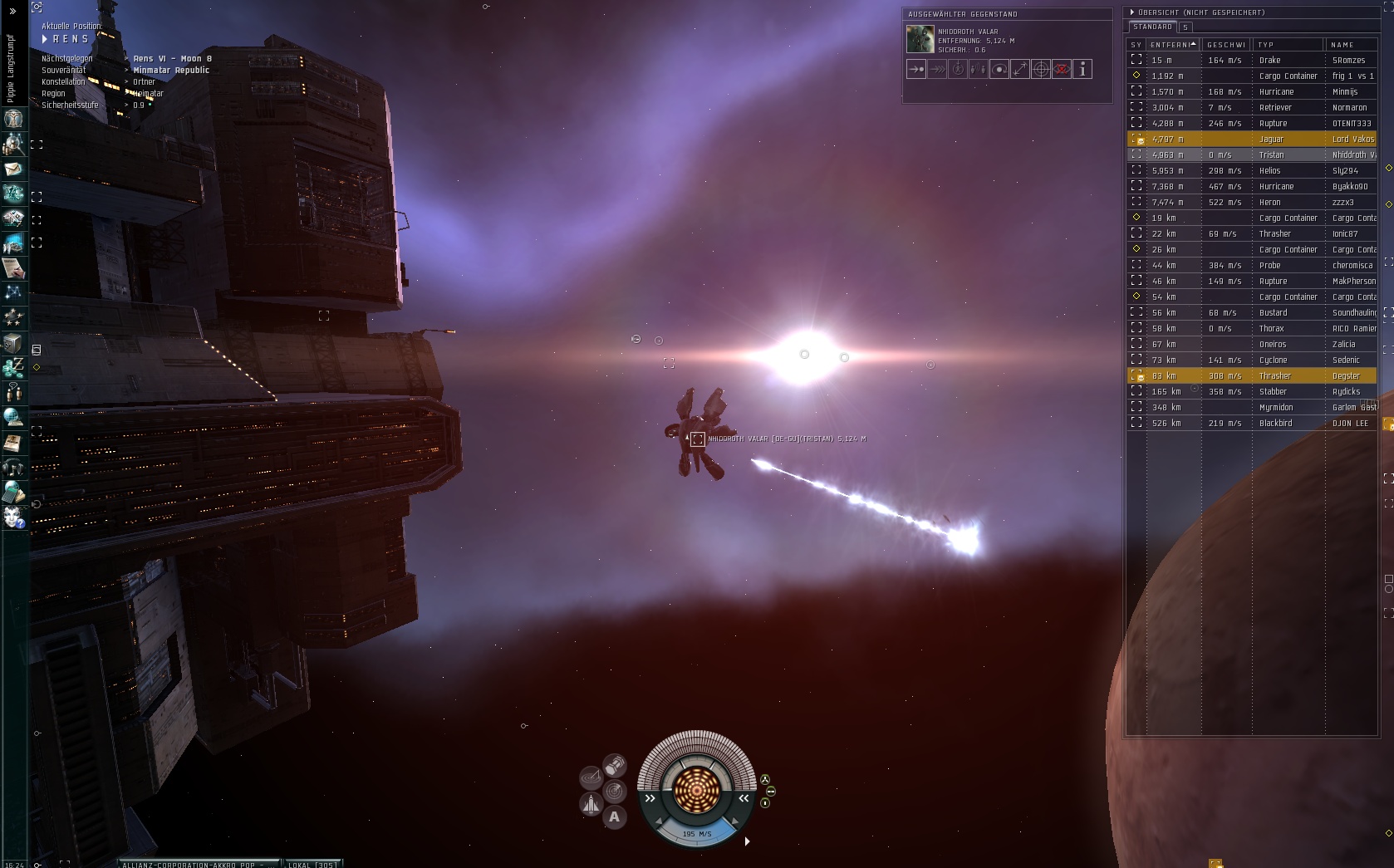Switch to the Standard overview tab

tap(1153, 27)
